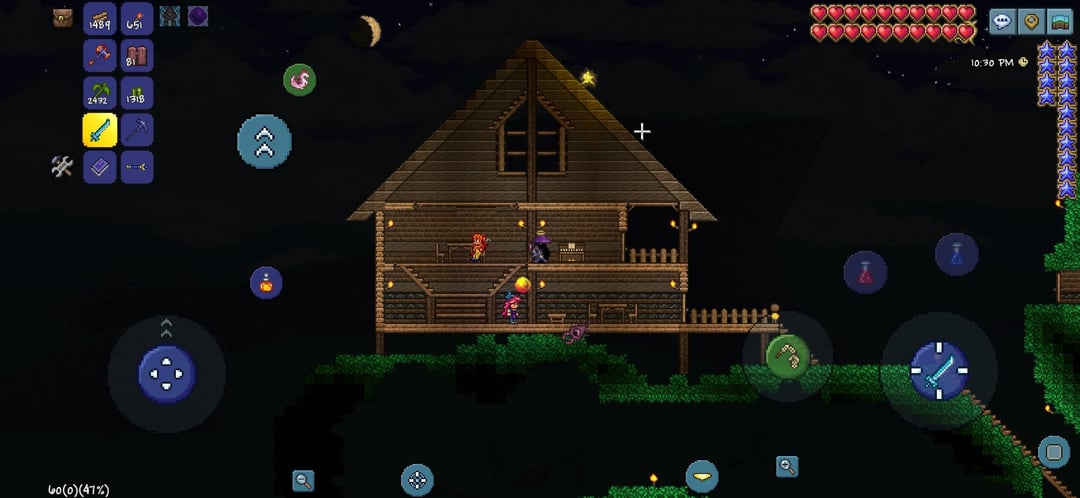
Task: Use the blue quick mana potion
Action: [x=956, y=254]
